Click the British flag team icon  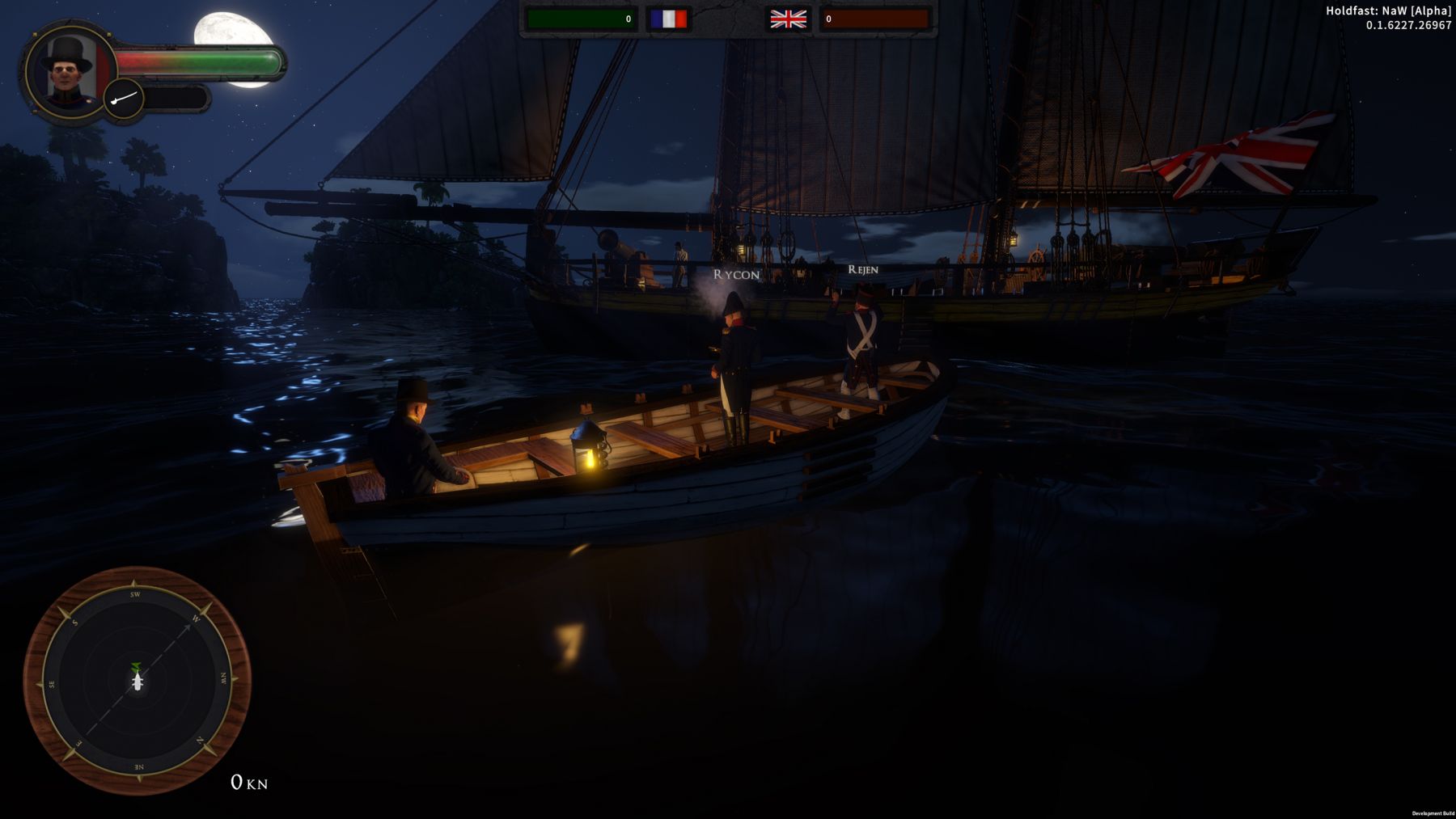[788, 19]
